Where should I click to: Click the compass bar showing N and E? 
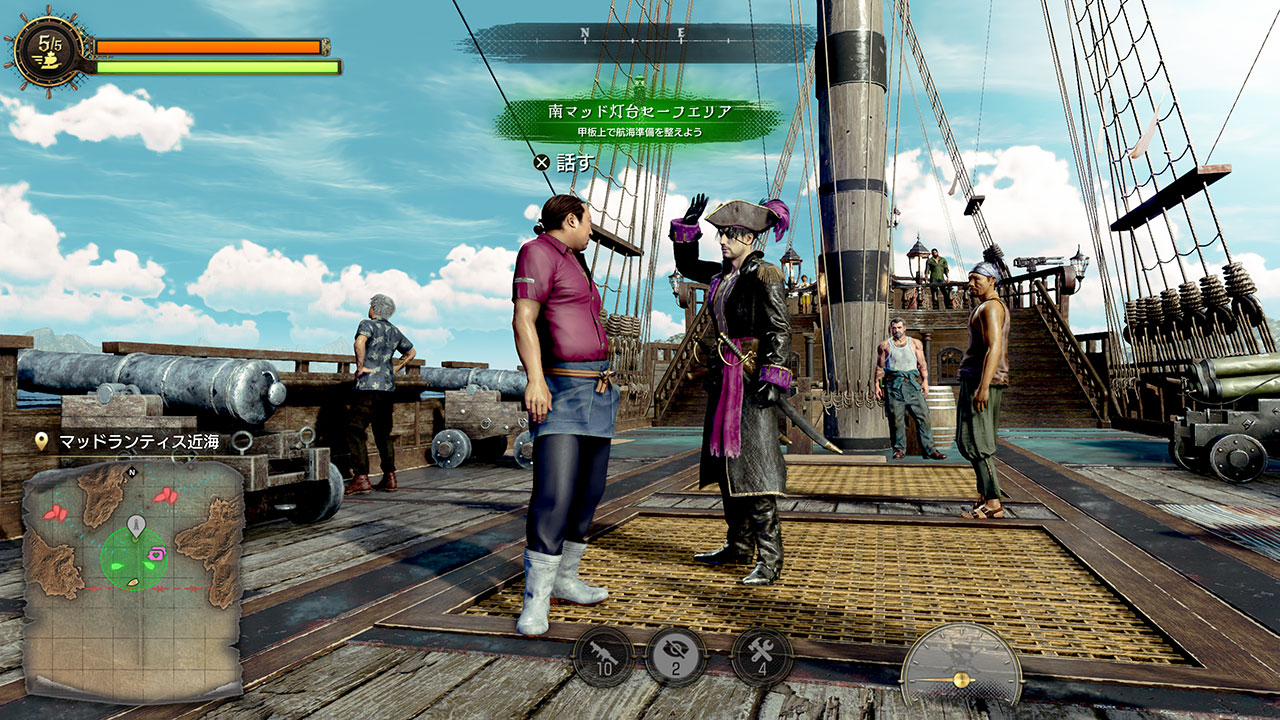coord(636,35)
